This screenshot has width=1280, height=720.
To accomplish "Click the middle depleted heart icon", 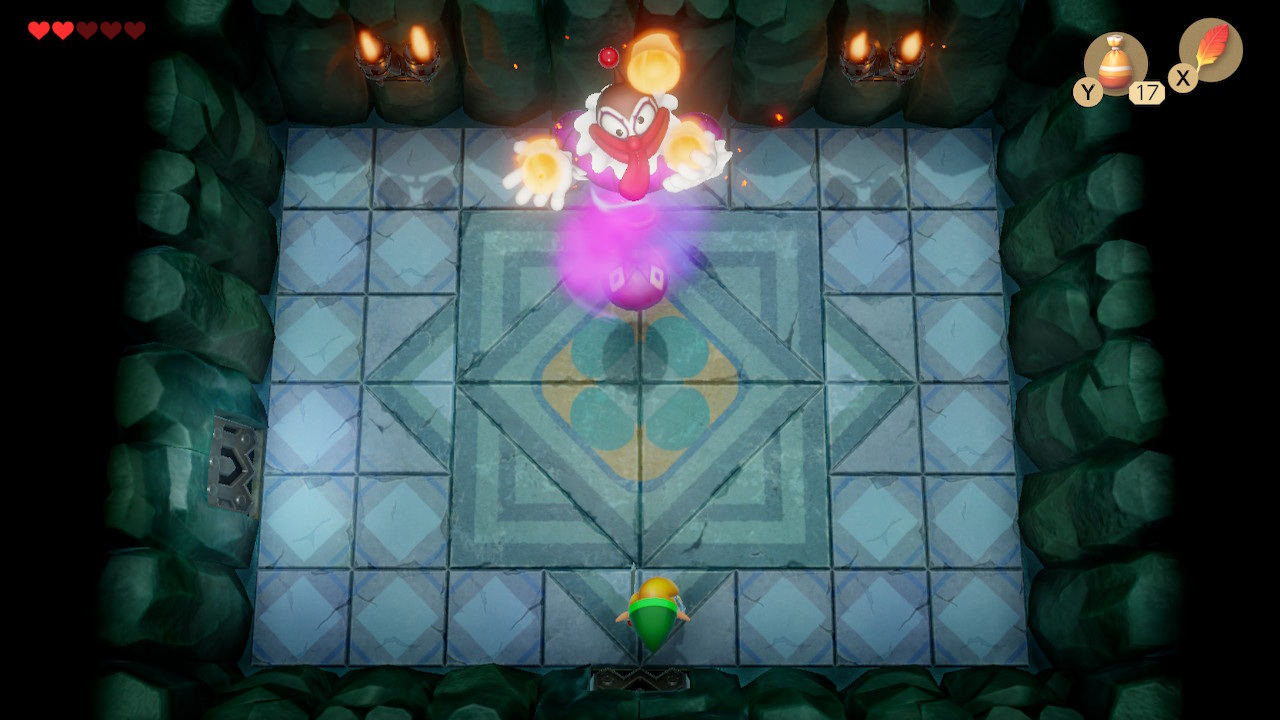I will [x=110, y=29].
